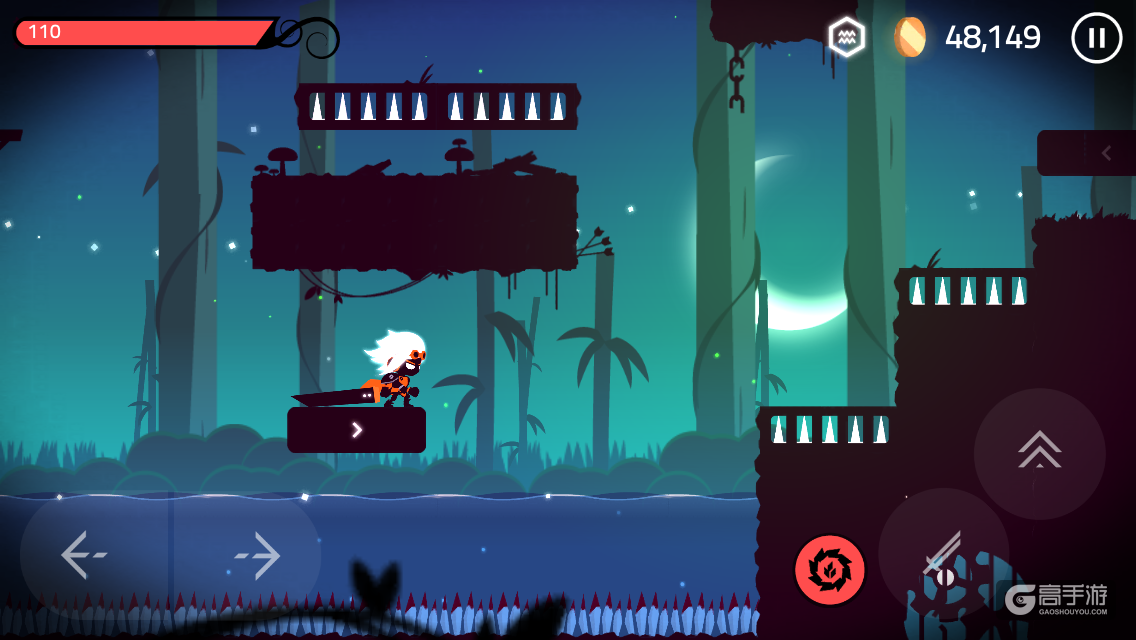Activate the red spinning blade skill
1136x640 pixels.
click(829, 570)
